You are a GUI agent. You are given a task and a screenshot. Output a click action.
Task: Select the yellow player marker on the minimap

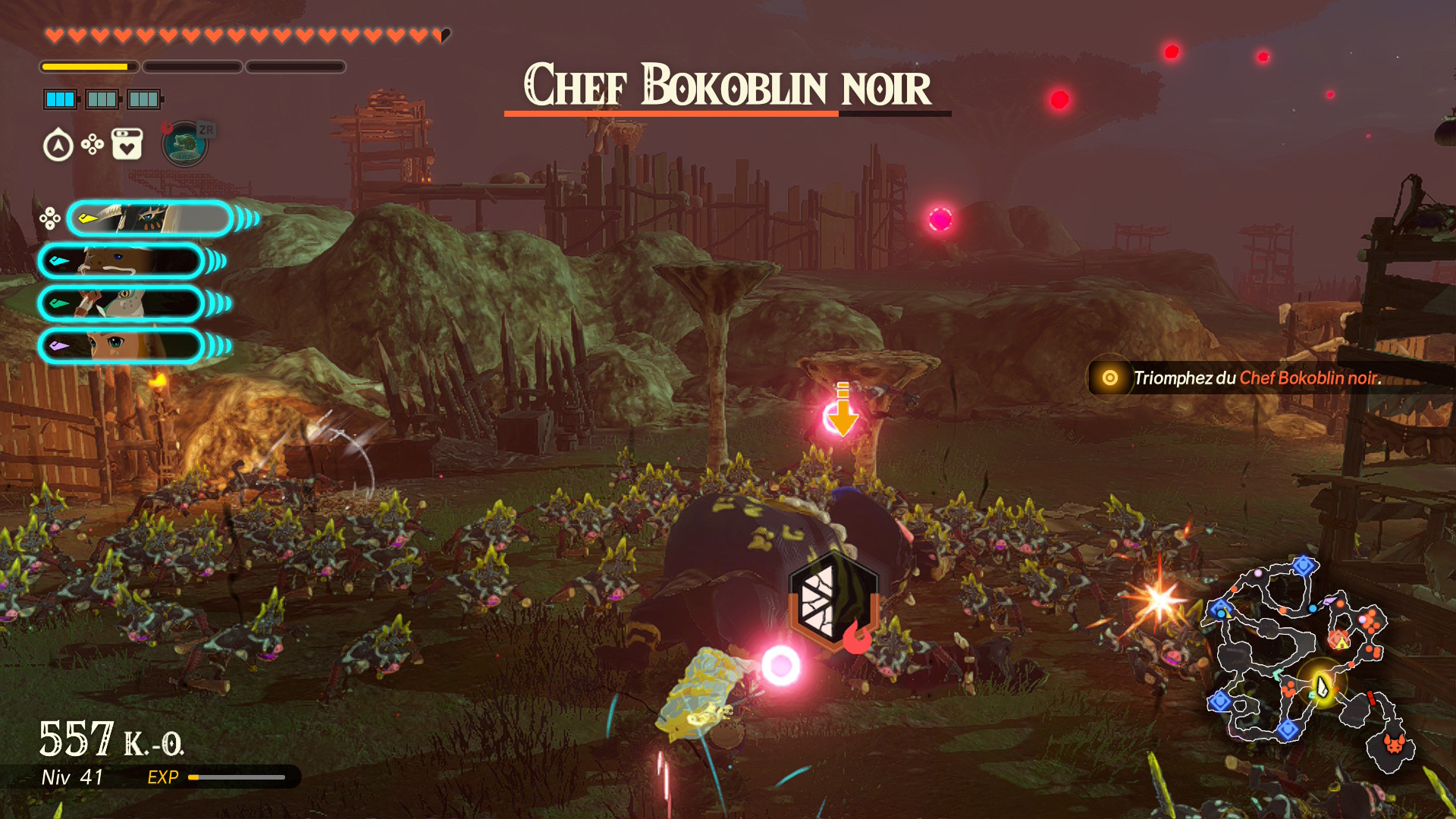[x=1323, y=686]
